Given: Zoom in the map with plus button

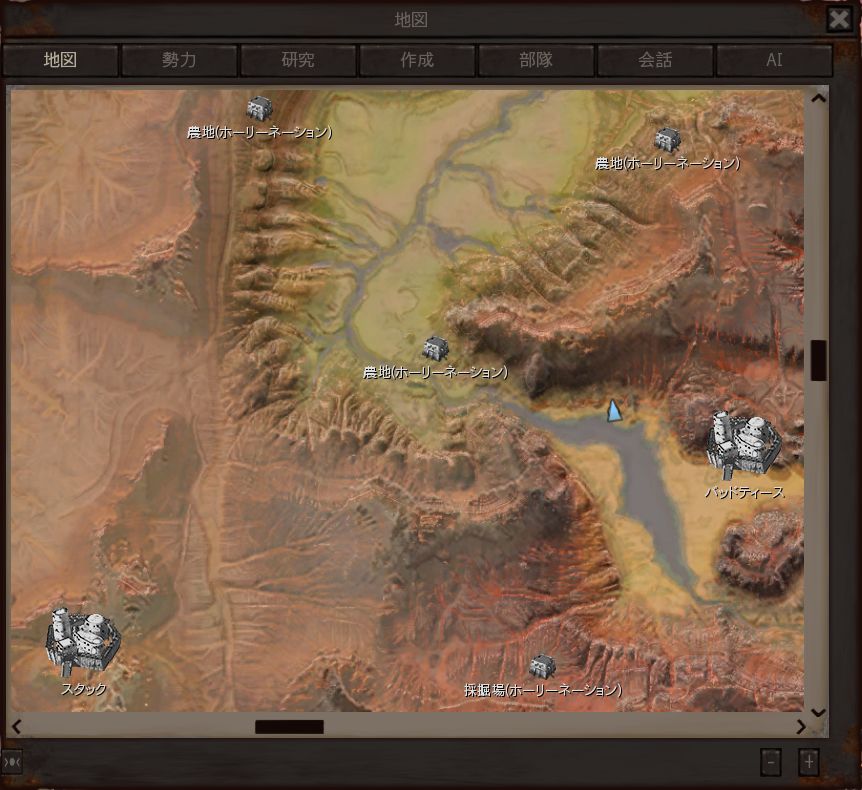Looking at the screenshot, I should (x=809, y=762).
